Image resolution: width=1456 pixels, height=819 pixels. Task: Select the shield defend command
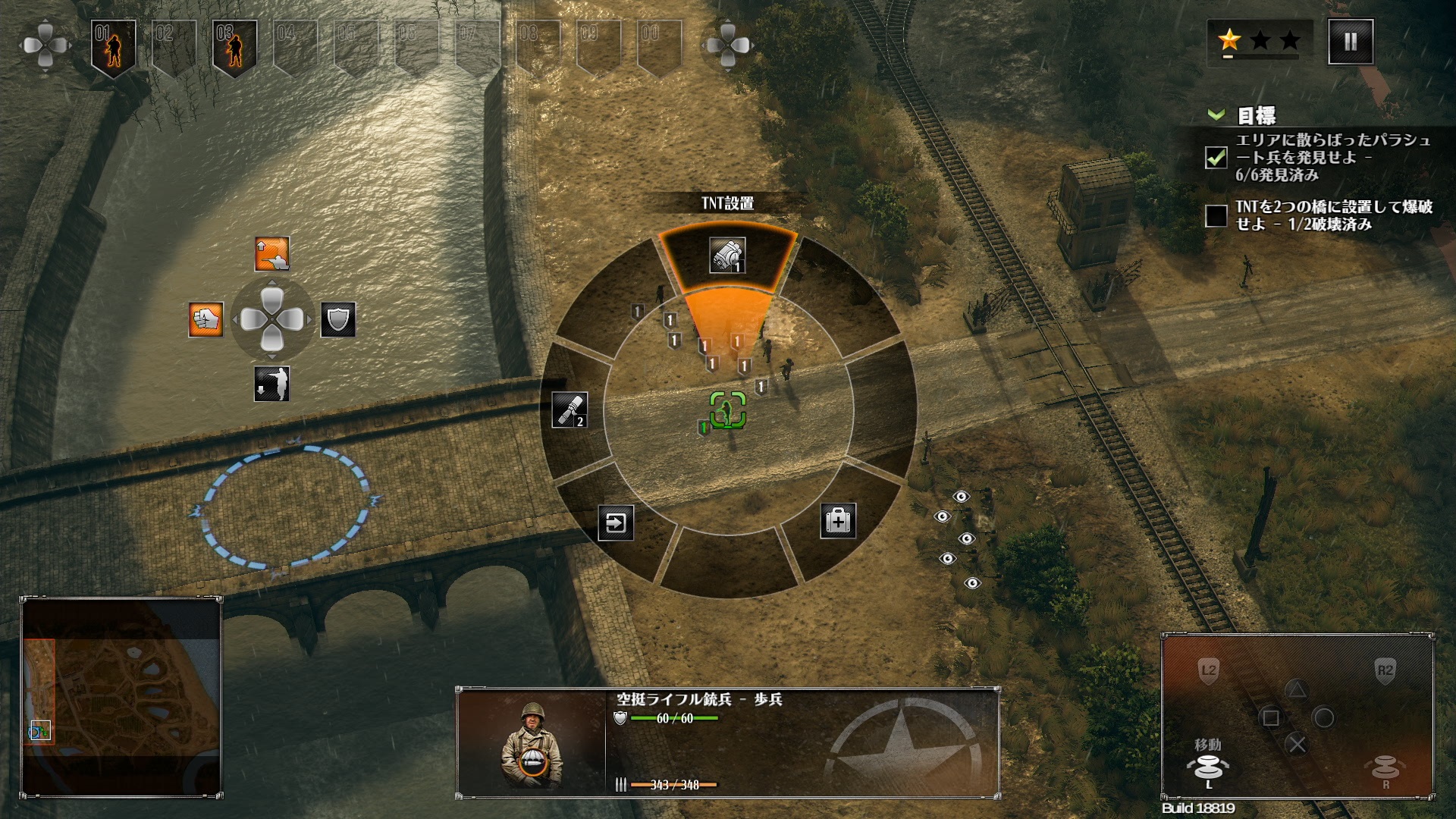[338, 319]
